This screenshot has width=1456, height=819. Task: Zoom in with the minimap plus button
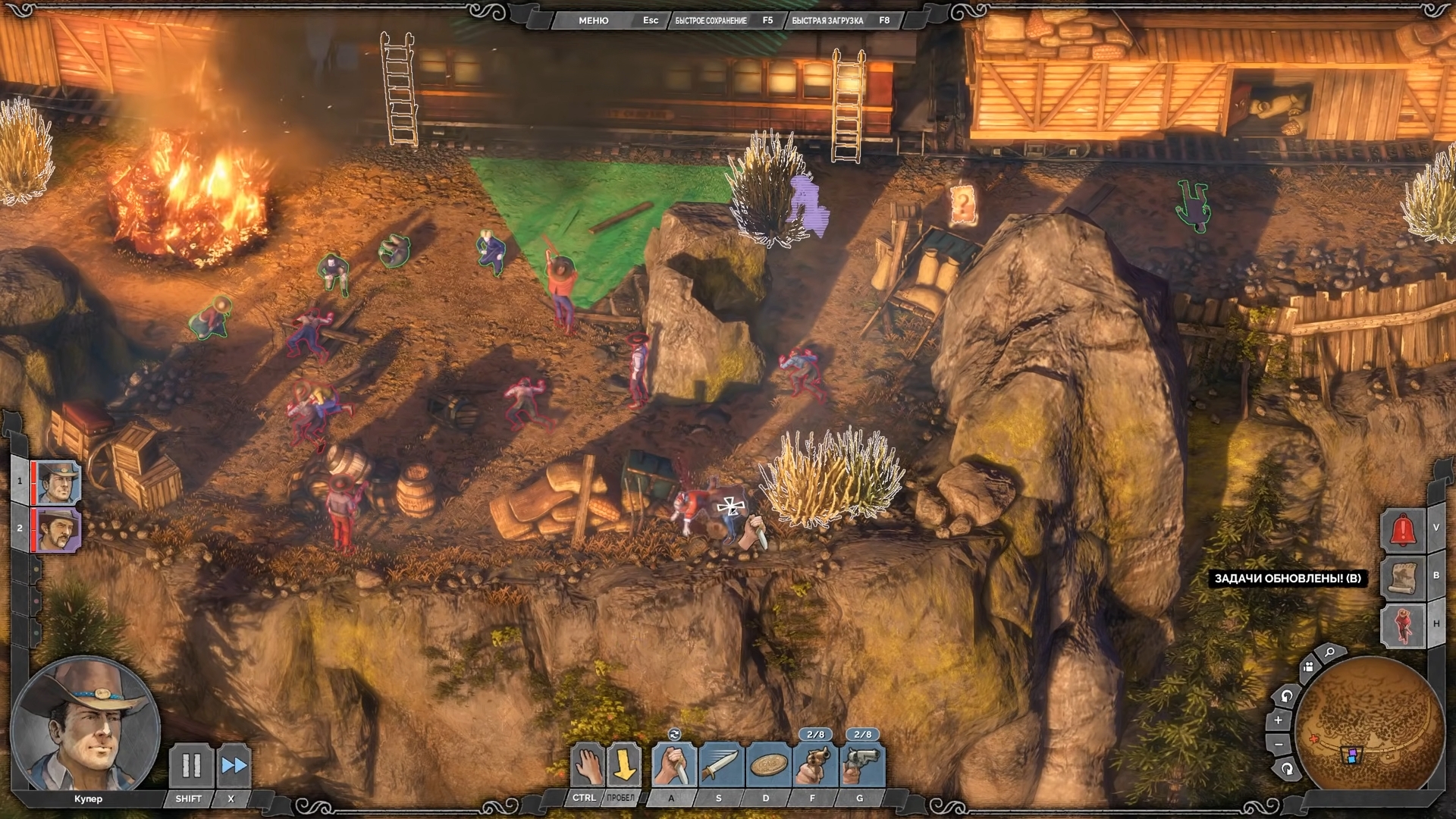[x=1279, y=720]
